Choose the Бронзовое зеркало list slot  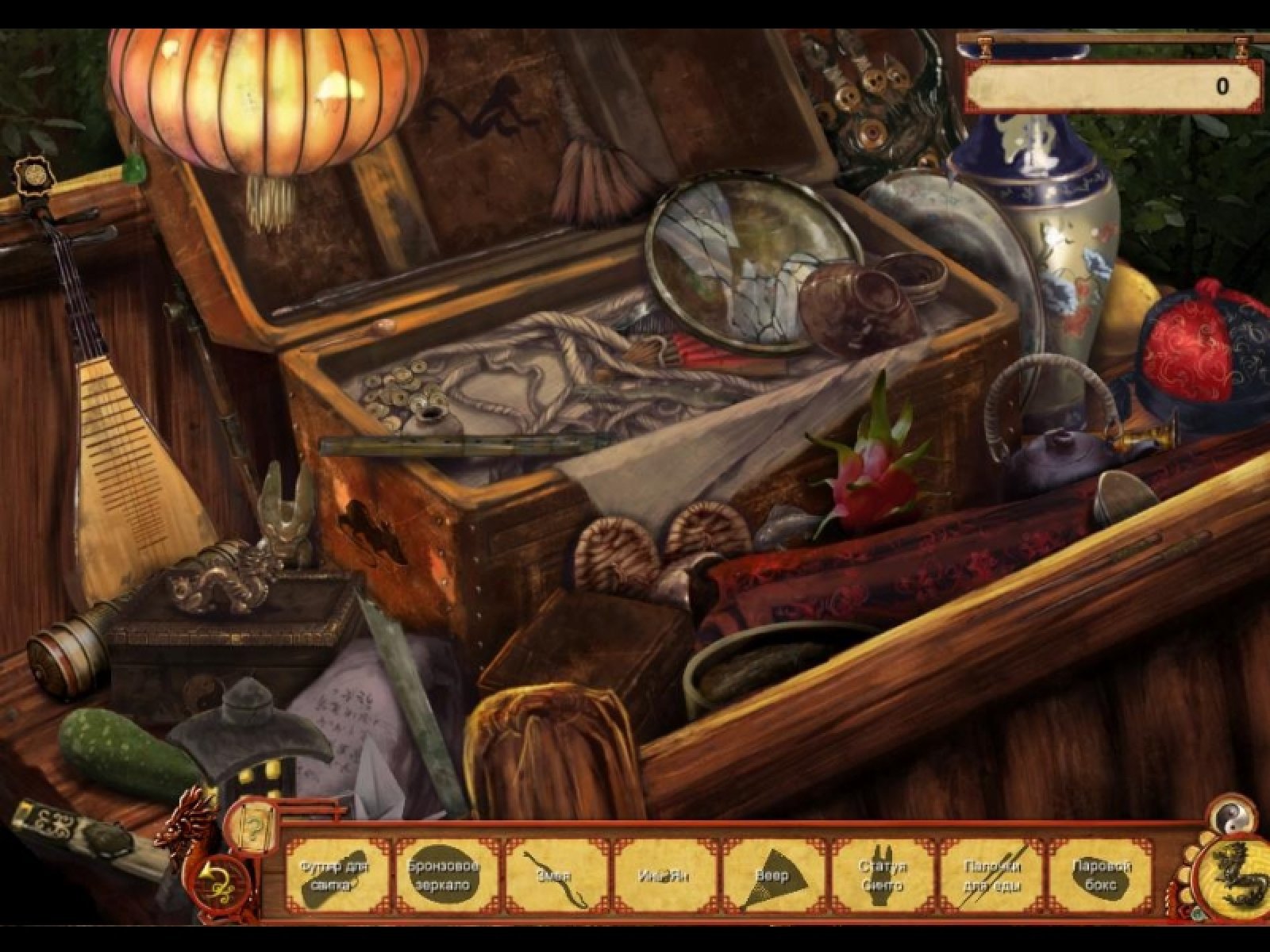444,874
